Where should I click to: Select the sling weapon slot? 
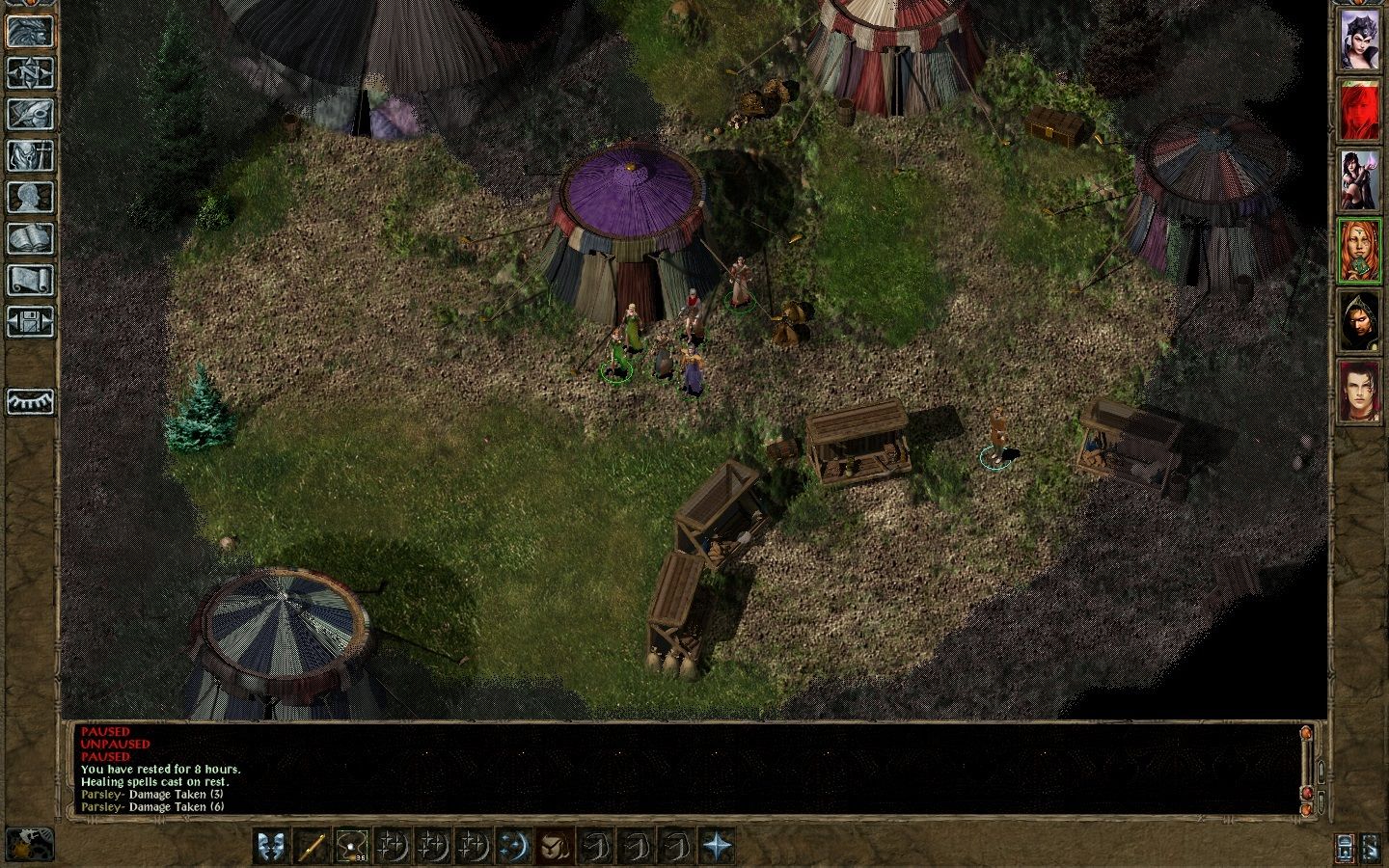click(352, 847)
